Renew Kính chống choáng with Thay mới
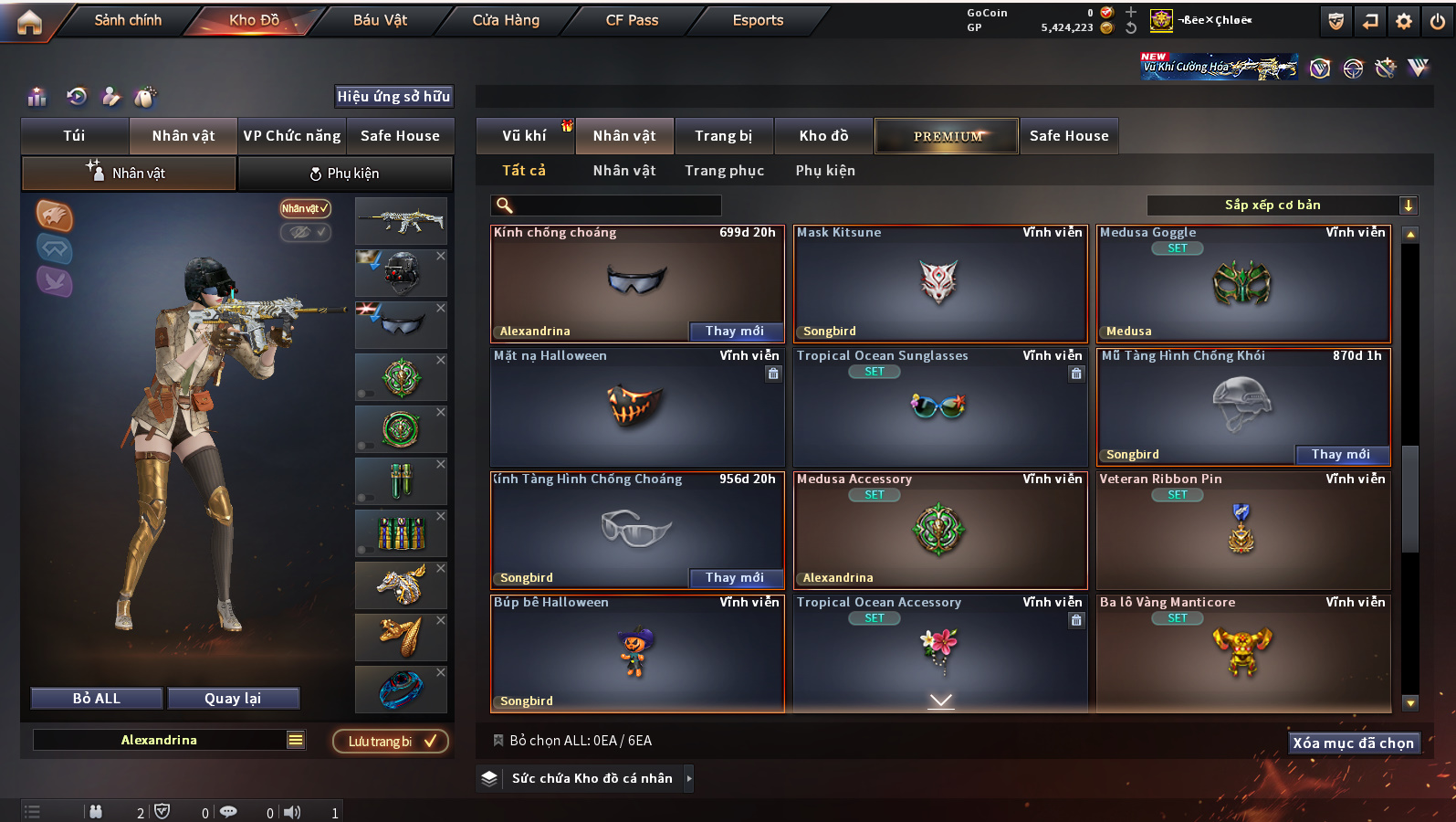This screenshot has height=822, width=1456. coord(735,332)
